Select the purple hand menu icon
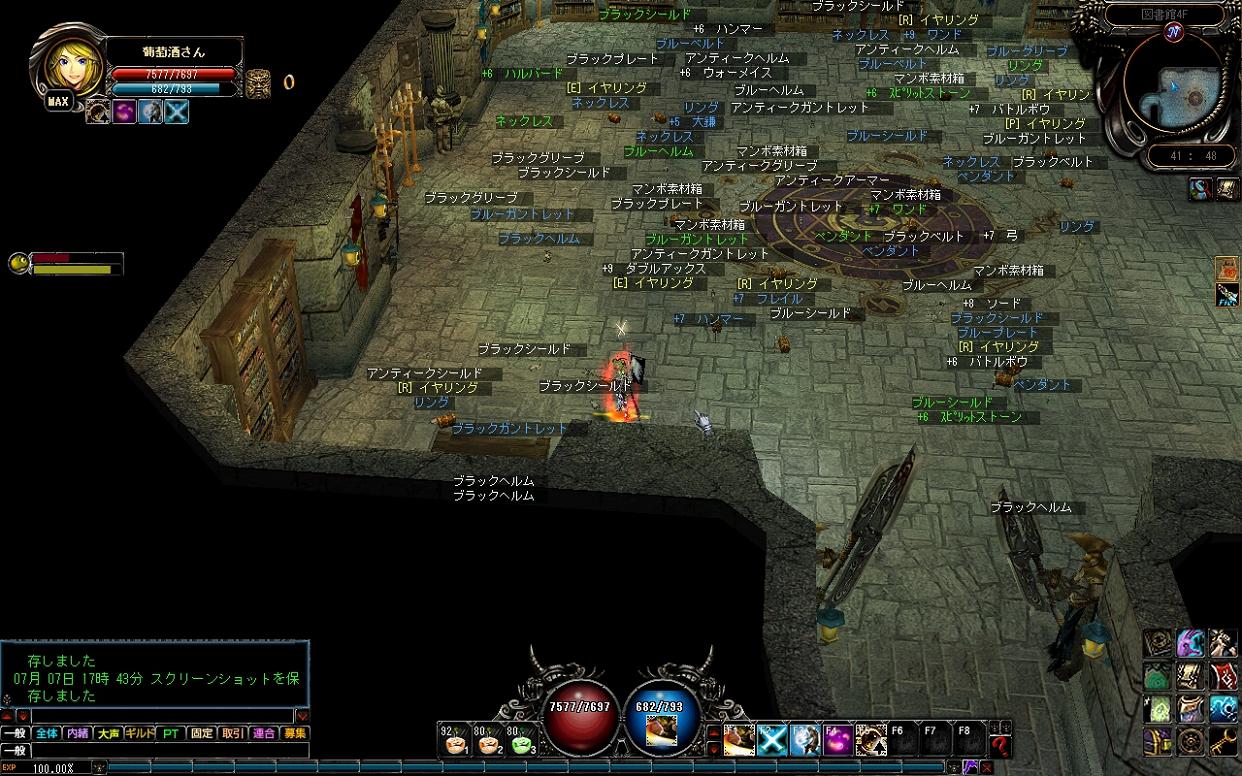Screen dimensions: 1242x776 [x=1190, y=643]
